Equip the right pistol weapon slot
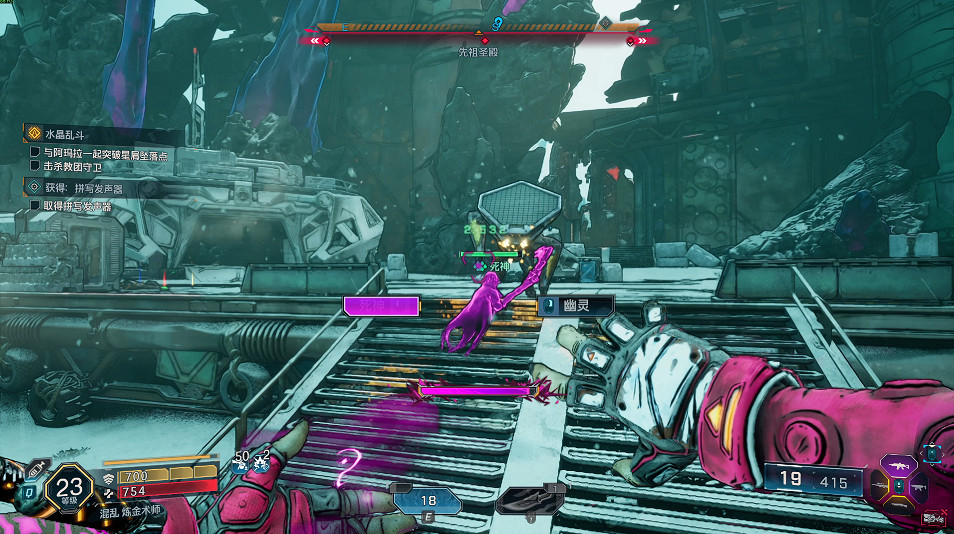954x534 pixels. click(x=920, y=487)
